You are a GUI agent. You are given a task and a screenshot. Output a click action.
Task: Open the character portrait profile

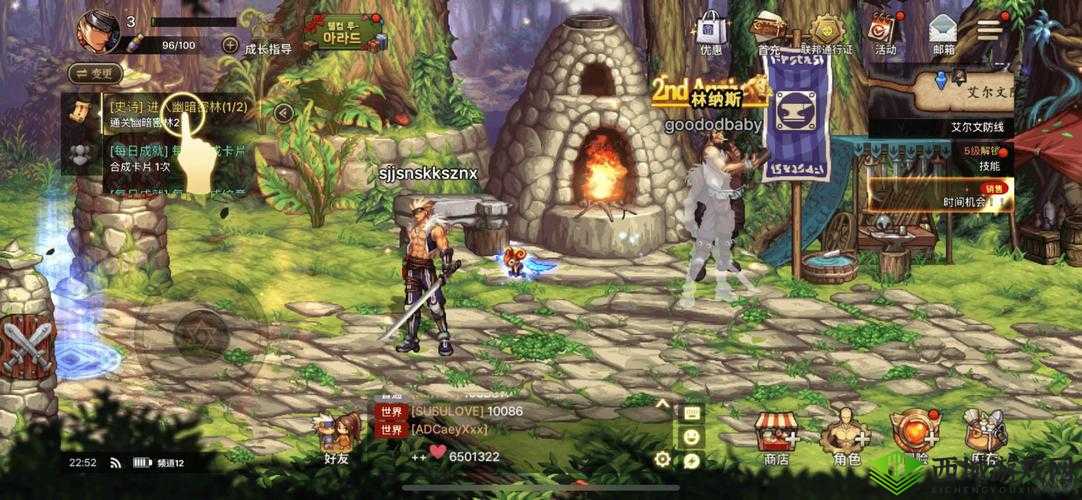point(99,30)
